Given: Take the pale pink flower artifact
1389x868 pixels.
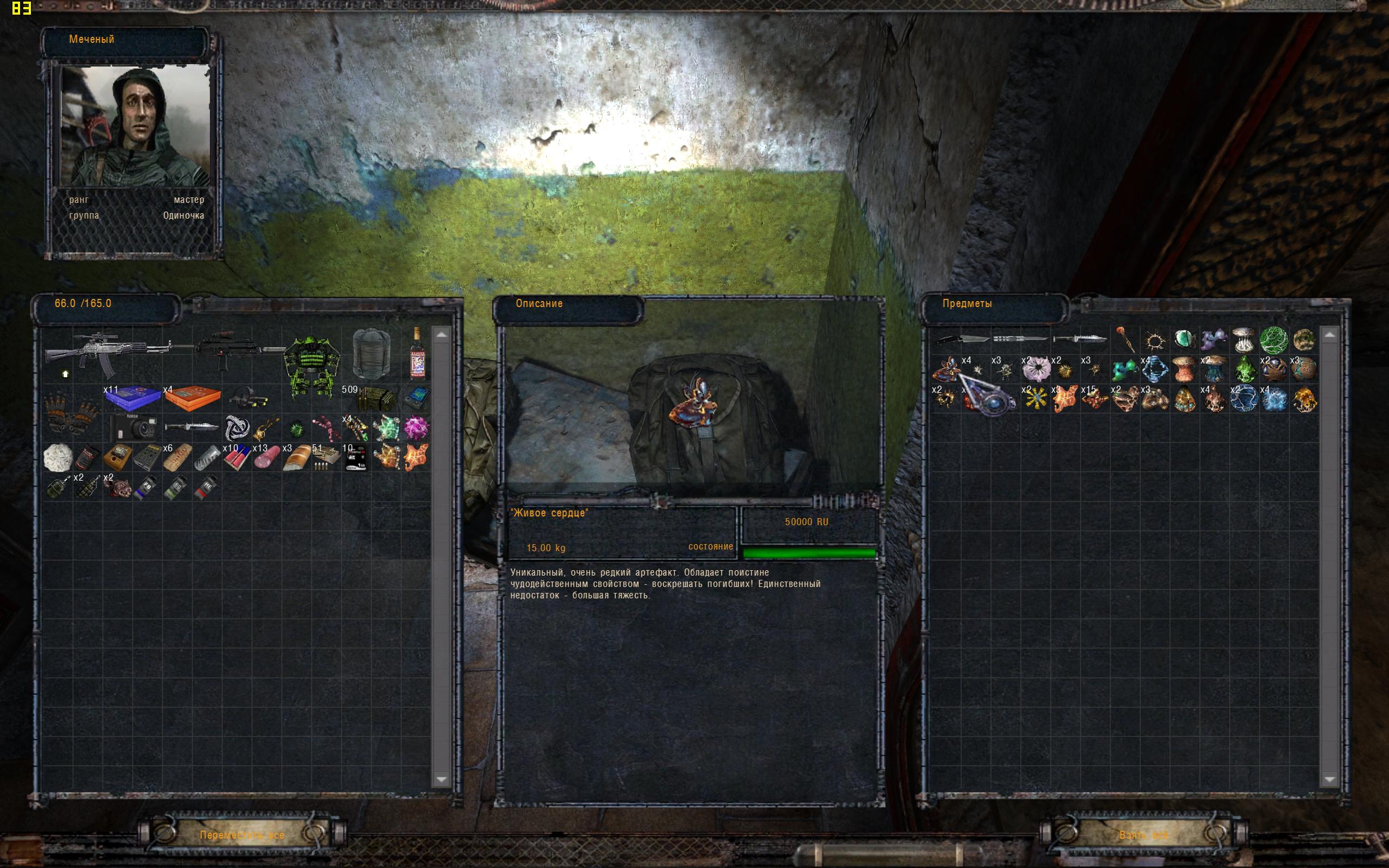Looking at the screenshot, I should coord(1036,368).
